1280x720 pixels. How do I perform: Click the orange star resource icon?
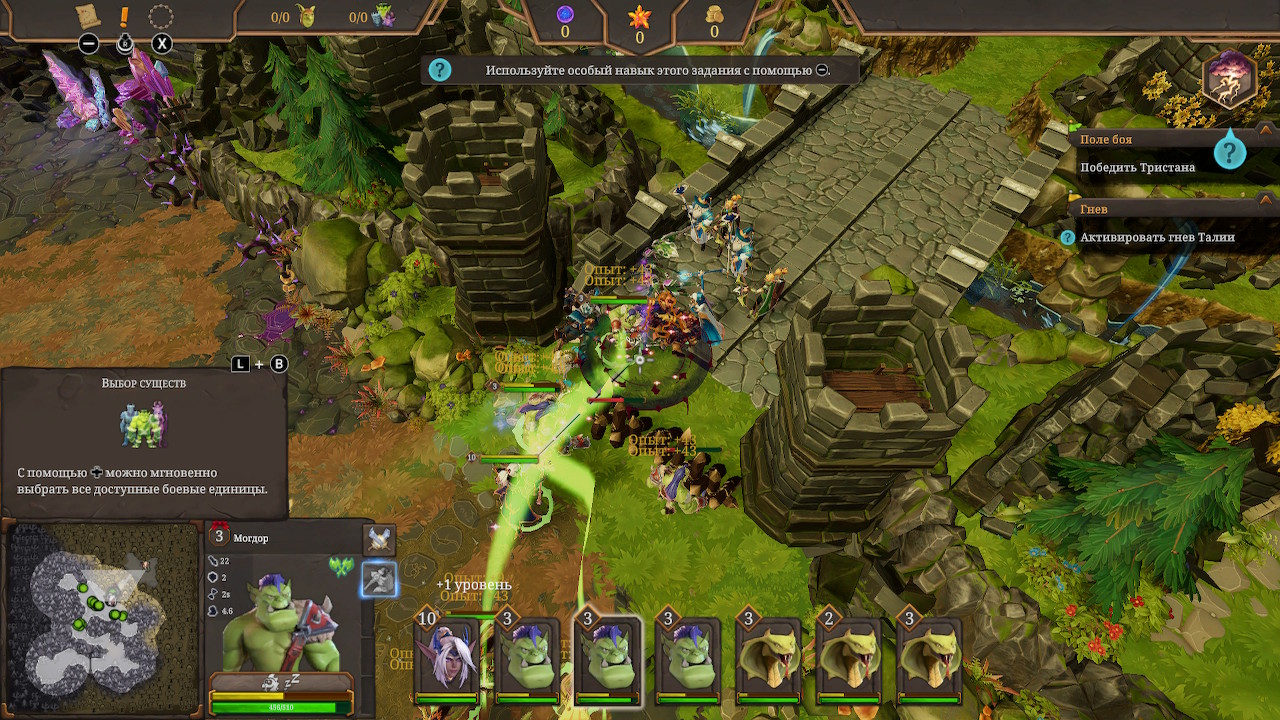click(x=640, y=15)
